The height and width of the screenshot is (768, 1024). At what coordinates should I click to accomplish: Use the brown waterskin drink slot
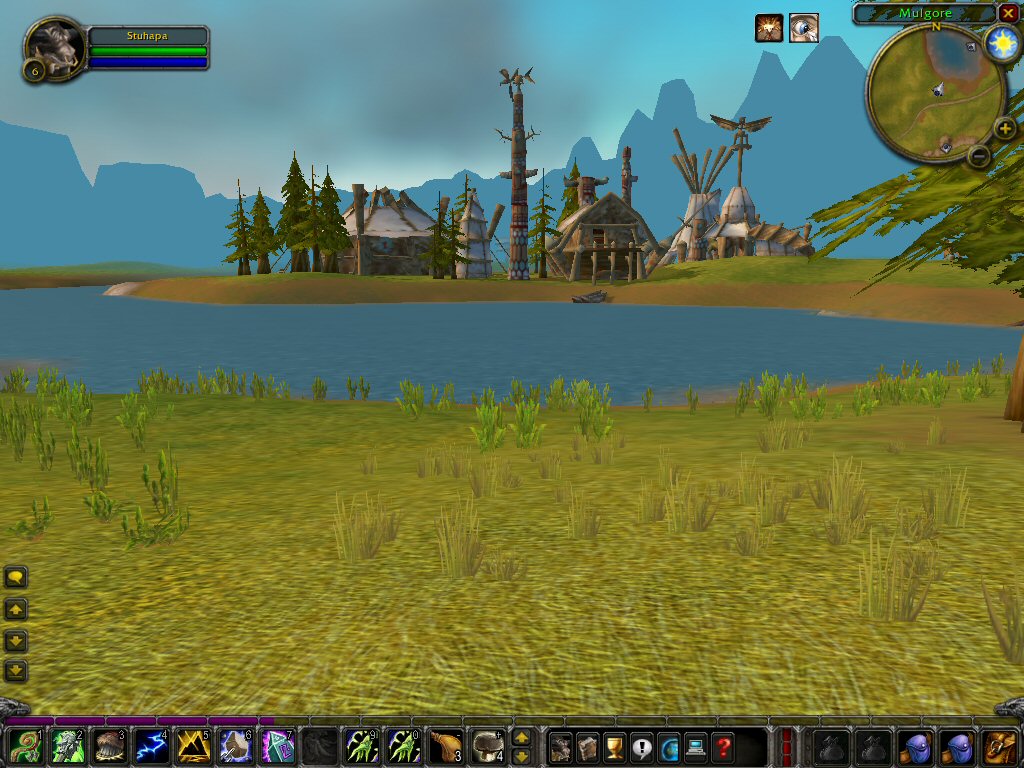coord(445,746)
